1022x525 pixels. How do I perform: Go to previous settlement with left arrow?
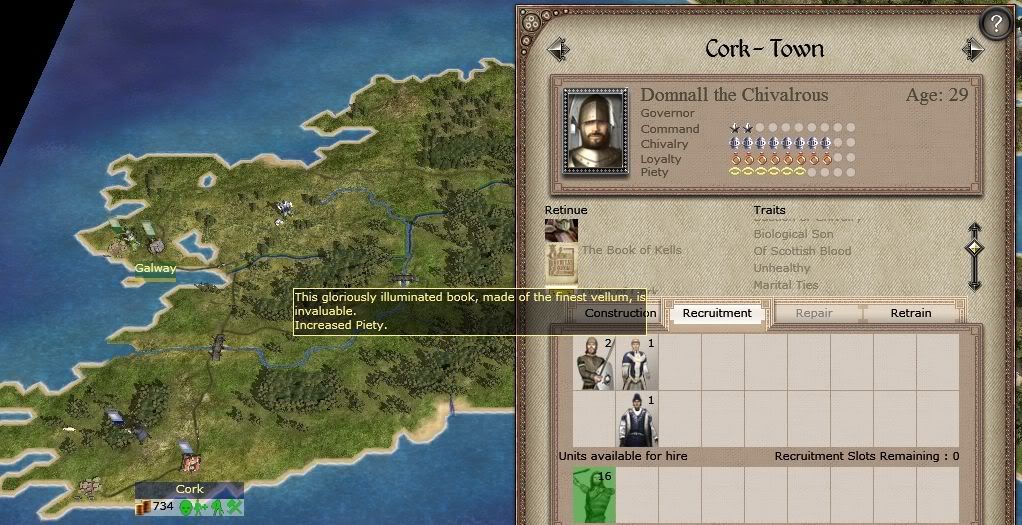[x=558, y=49]
